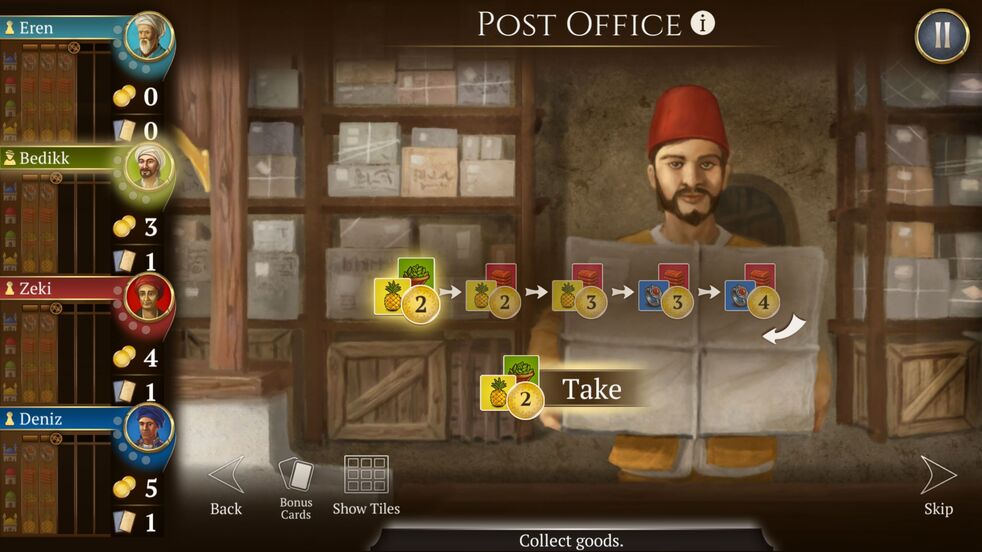Open the Post Office info icon
The height and width of the screenshot is (552, 982).
pos(703,24)
